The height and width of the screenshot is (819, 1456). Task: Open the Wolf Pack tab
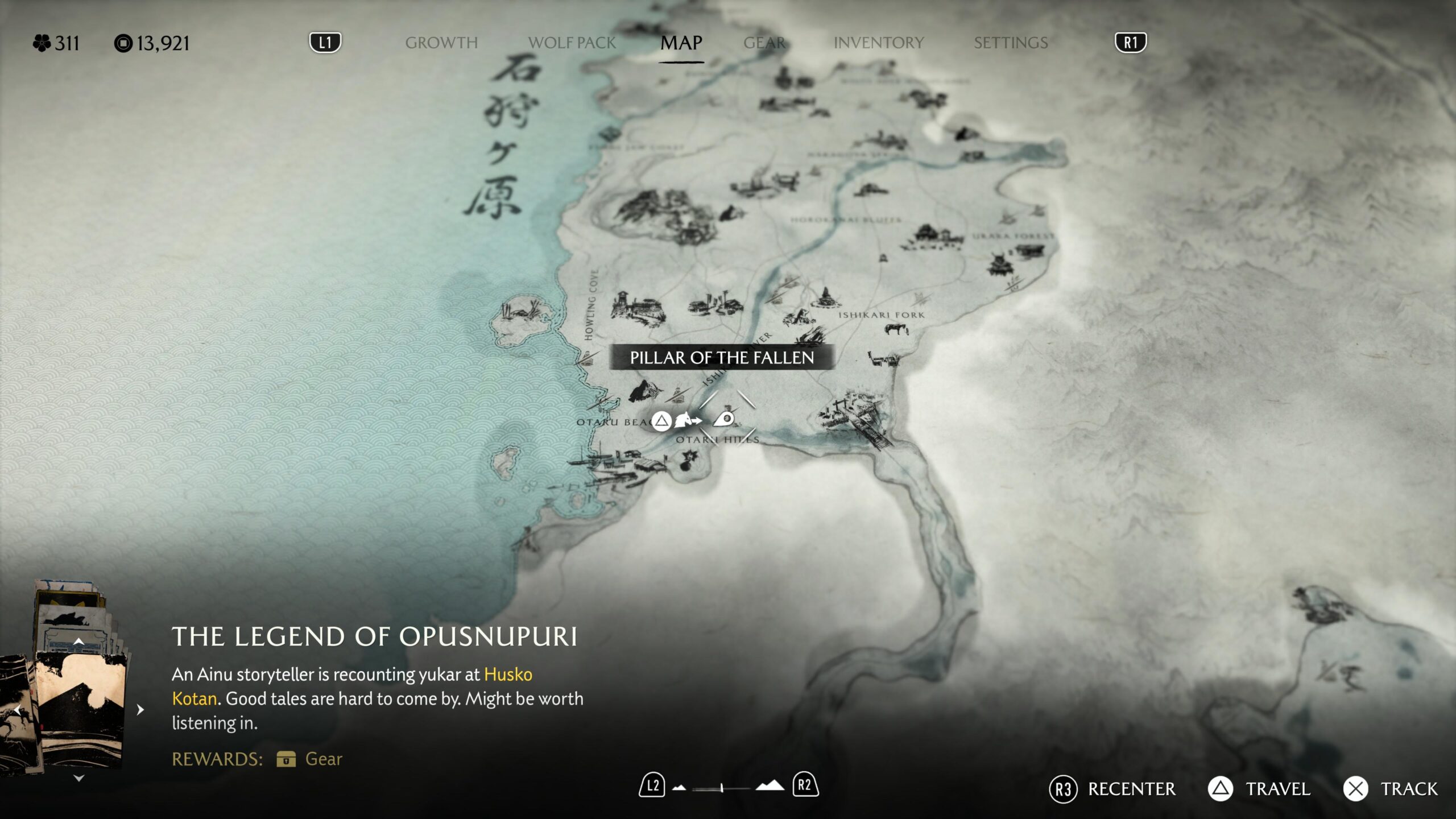click(x=572, y=43)
